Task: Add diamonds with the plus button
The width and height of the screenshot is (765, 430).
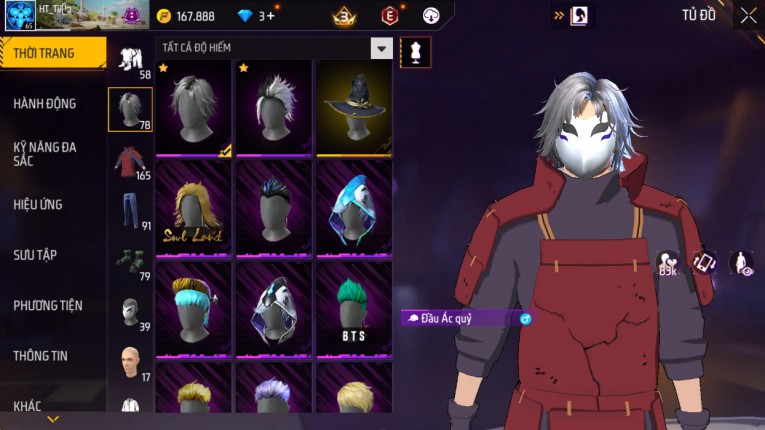Action: [x=270, y=16]
